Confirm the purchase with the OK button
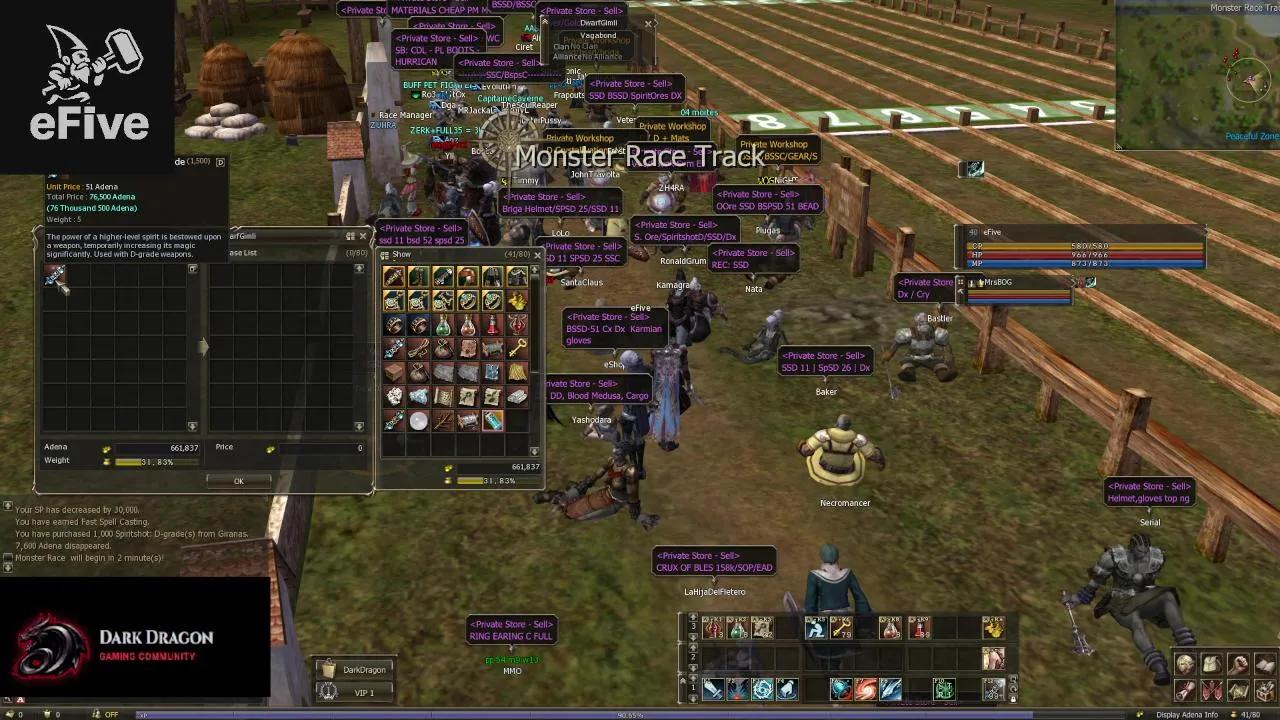 tap(238, 481)
